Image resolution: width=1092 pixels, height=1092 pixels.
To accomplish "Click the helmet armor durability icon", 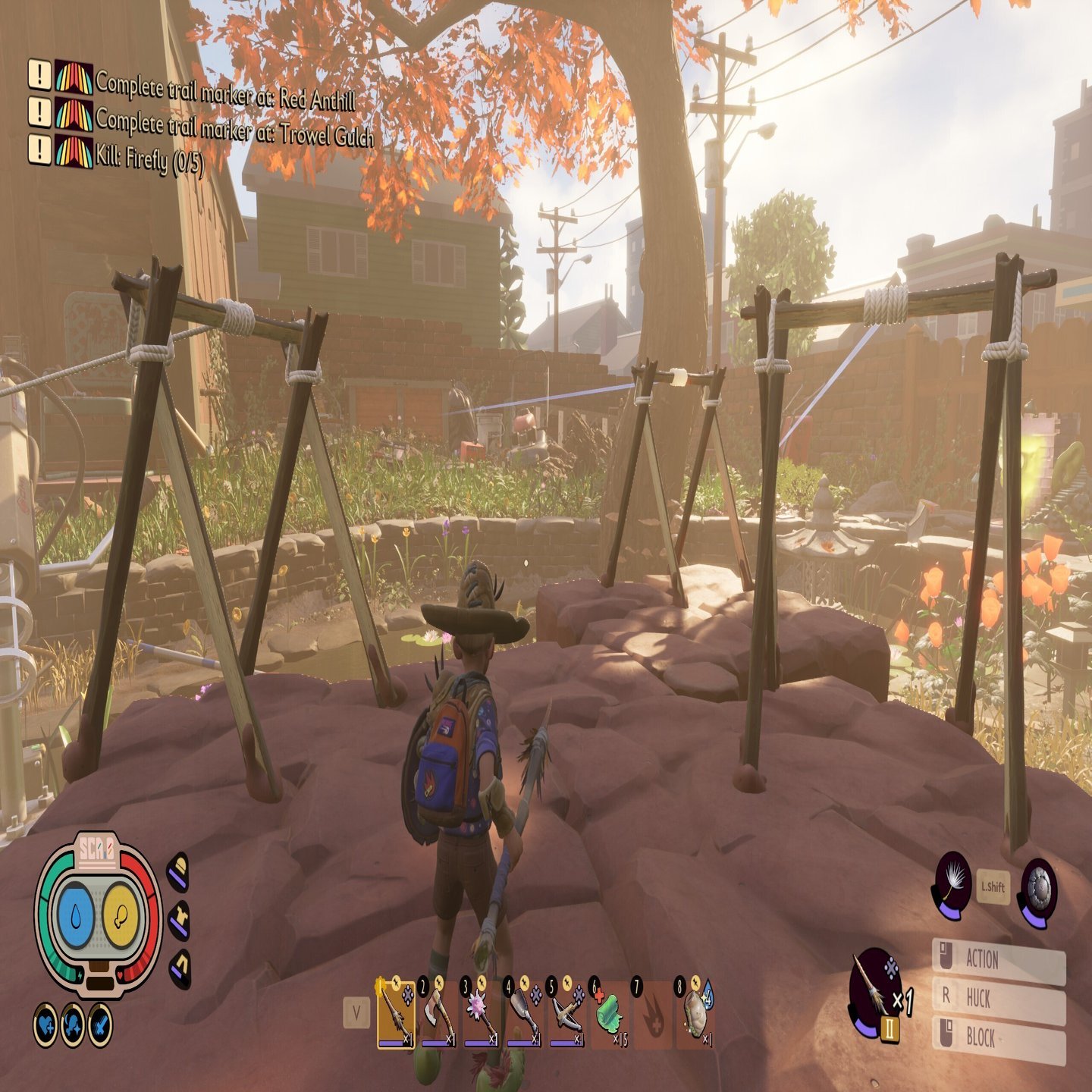I will tap(178, 871).
